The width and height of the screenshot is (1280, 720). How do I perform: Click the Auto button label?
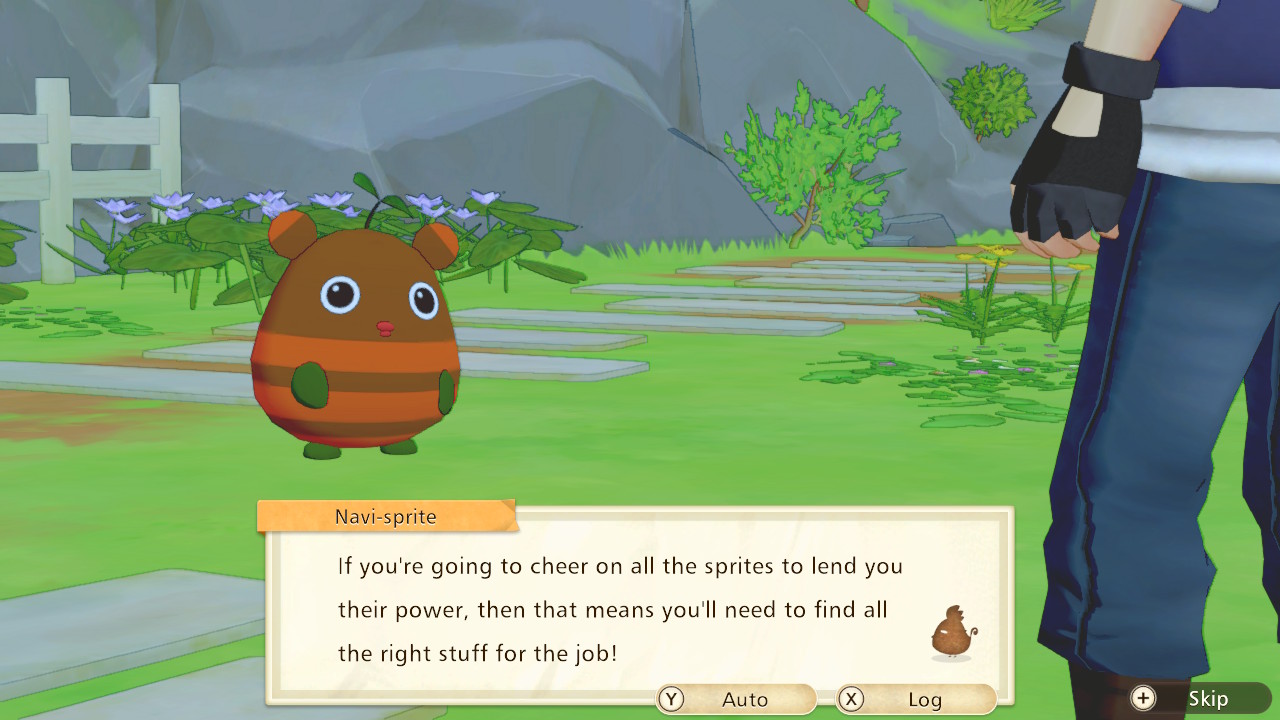[x=748, y=699]
